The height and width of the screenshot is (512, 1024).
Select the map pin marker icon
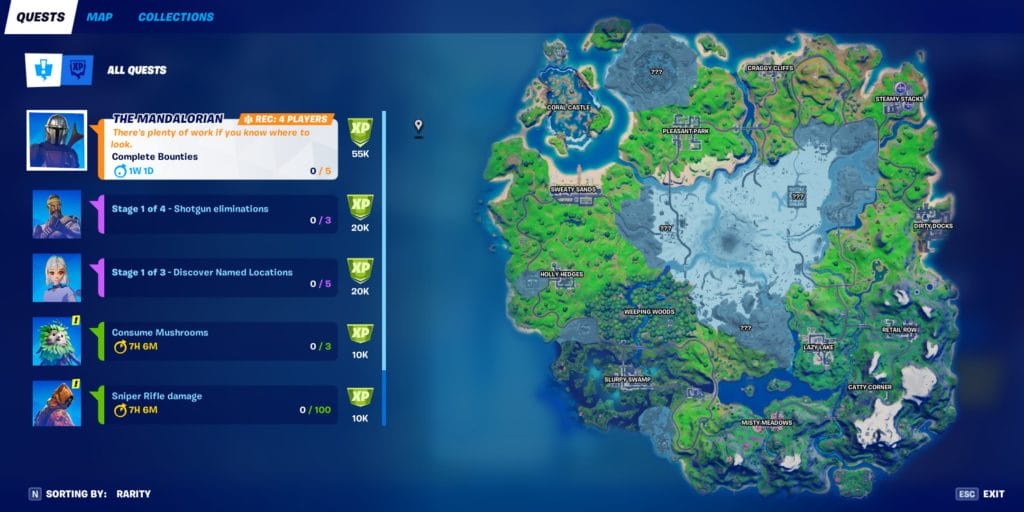[x=419, y=127]
